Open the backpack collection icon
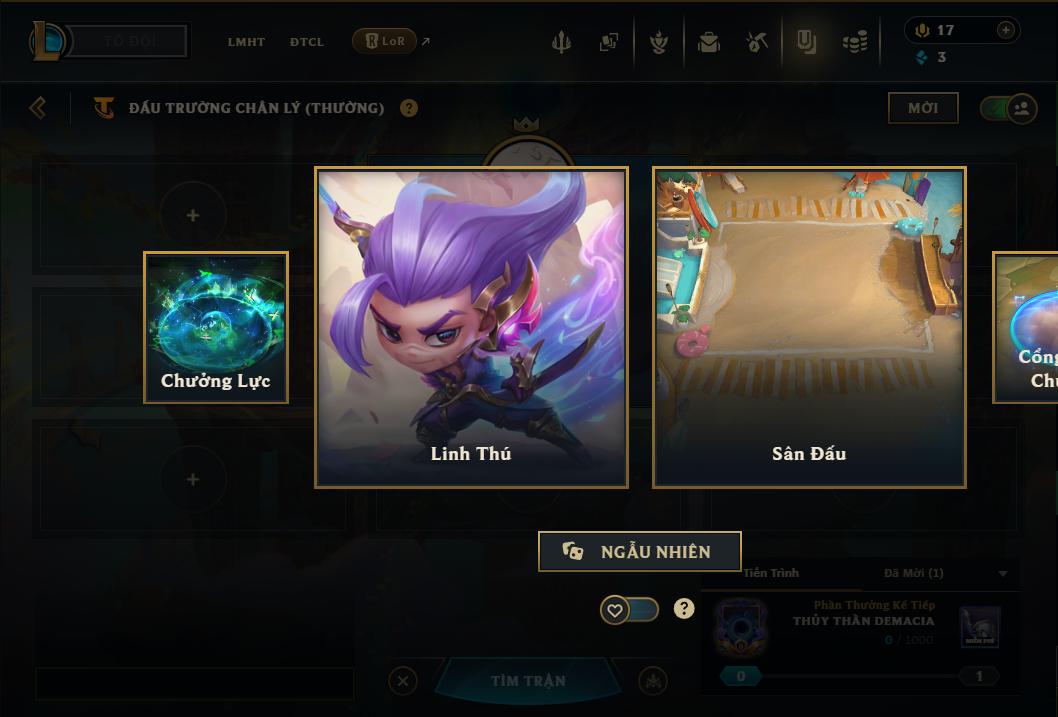This screenshot has width=1058, height=717. pos(709,42)
